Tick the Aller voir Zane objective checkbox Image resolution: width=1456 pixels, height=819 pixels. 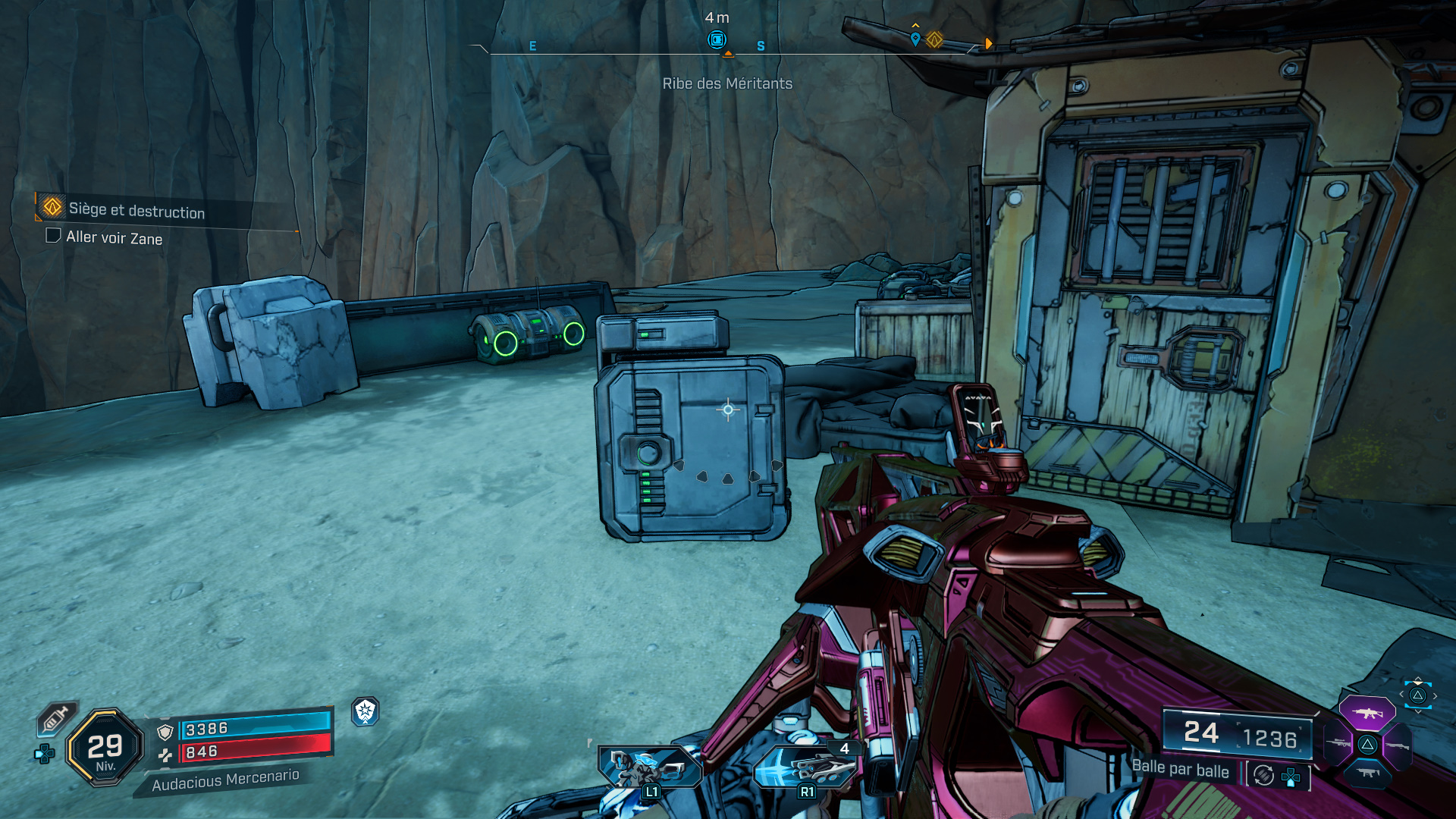click(x=53, y=236)
